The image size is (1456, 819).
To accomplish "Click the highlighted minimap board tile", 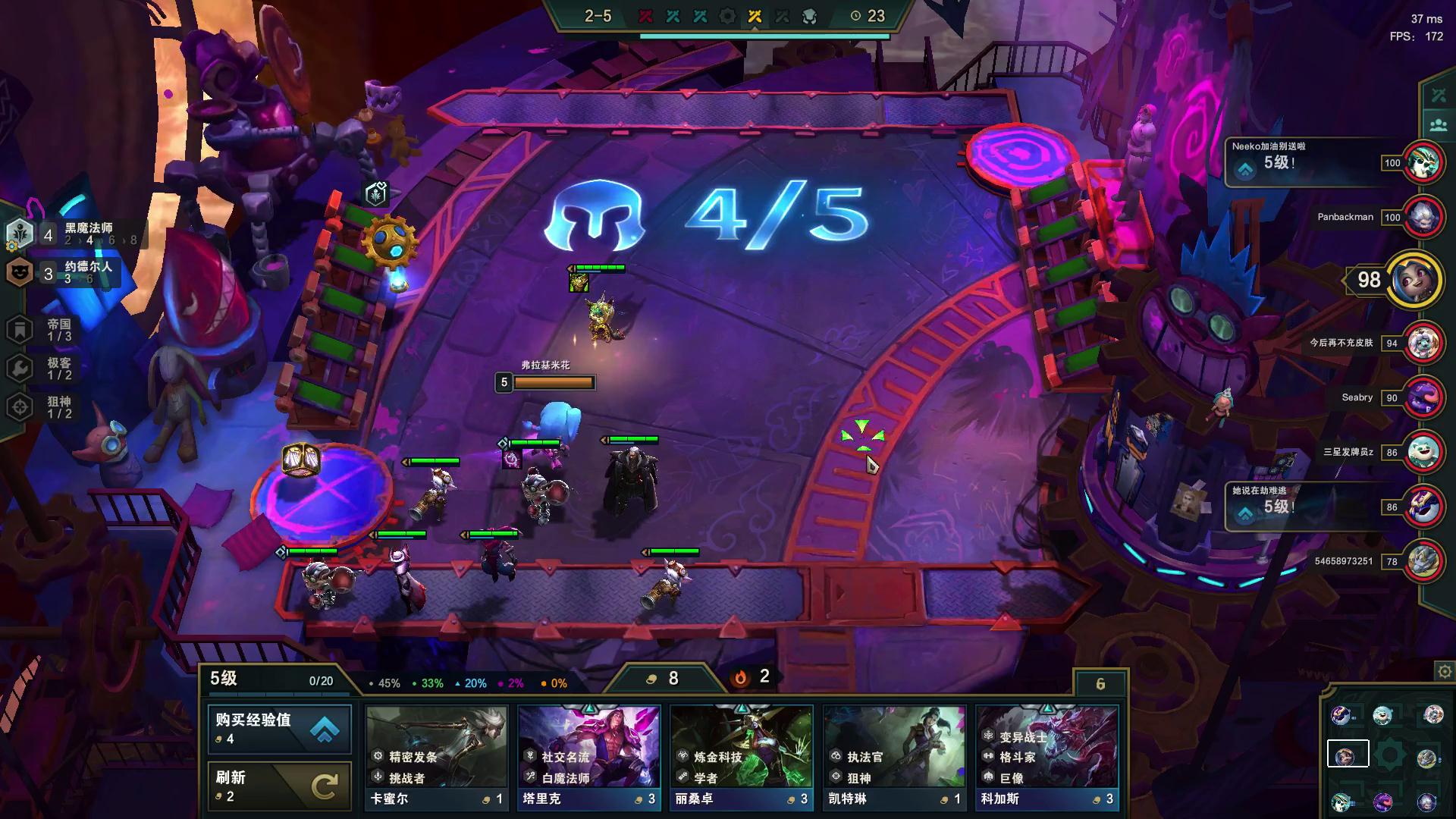I will click(1348, 755).
